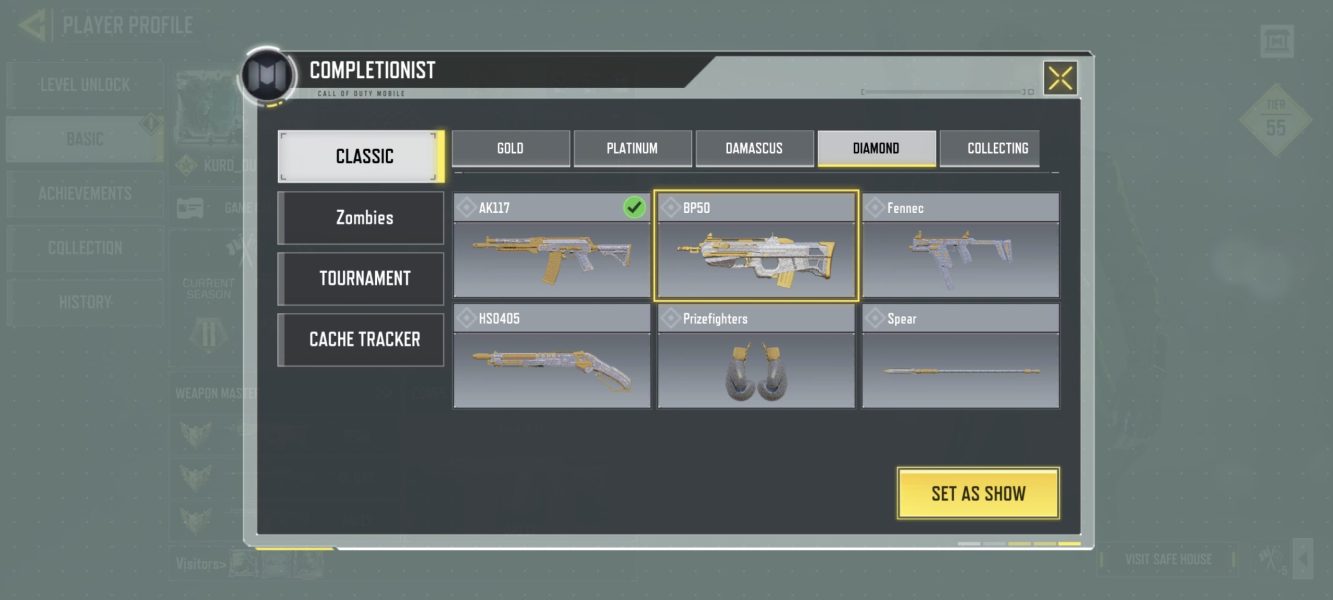
Task: Pick the Fennec weapon tile
Action: [960, 246]
